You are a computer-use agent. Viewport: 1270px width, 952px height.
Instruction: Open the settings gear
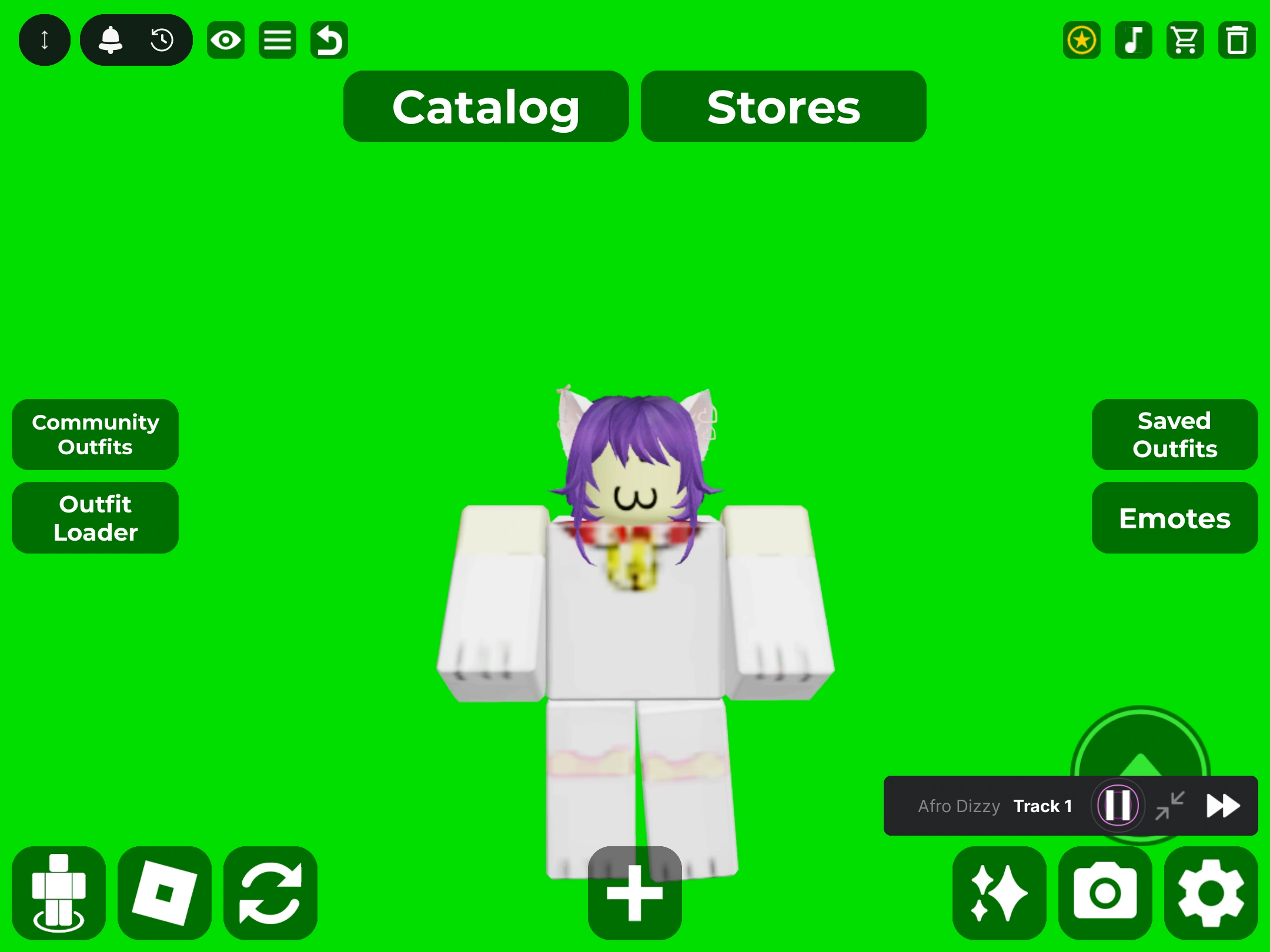[1211, 891]
